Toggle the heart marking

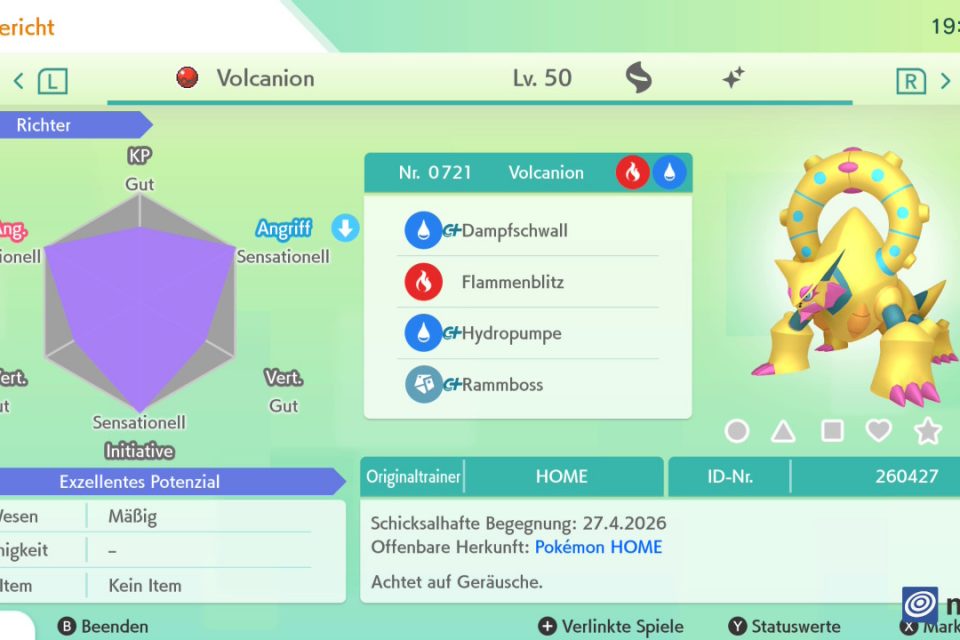tap(879, 431)
